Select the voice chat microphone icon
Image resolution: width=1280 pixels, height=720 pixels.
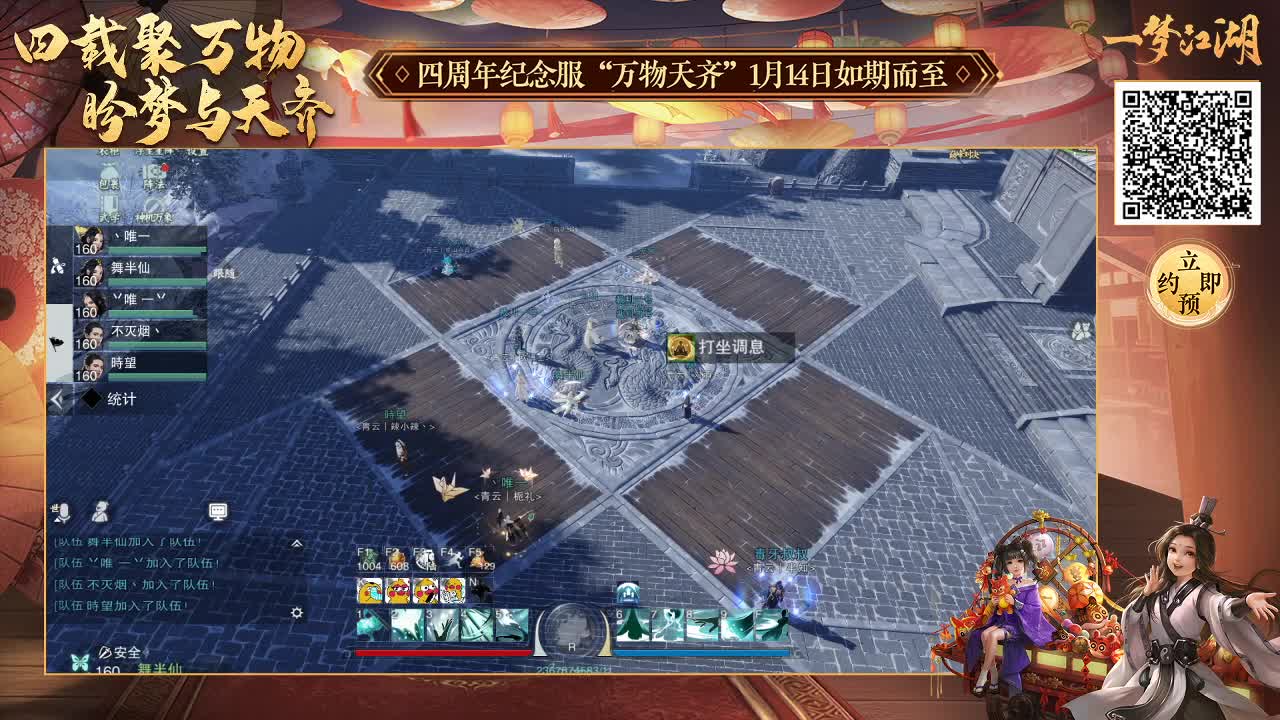[64, 513]
